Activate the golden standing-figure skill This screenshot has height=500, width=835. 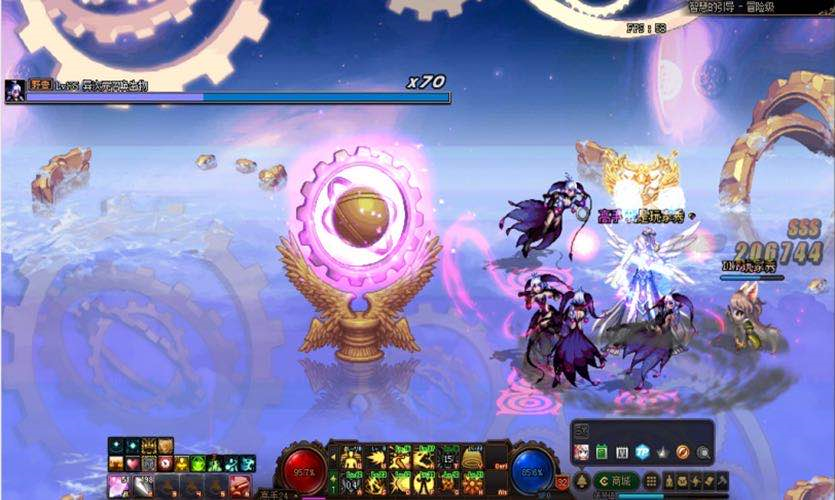(x=351, y=459)
